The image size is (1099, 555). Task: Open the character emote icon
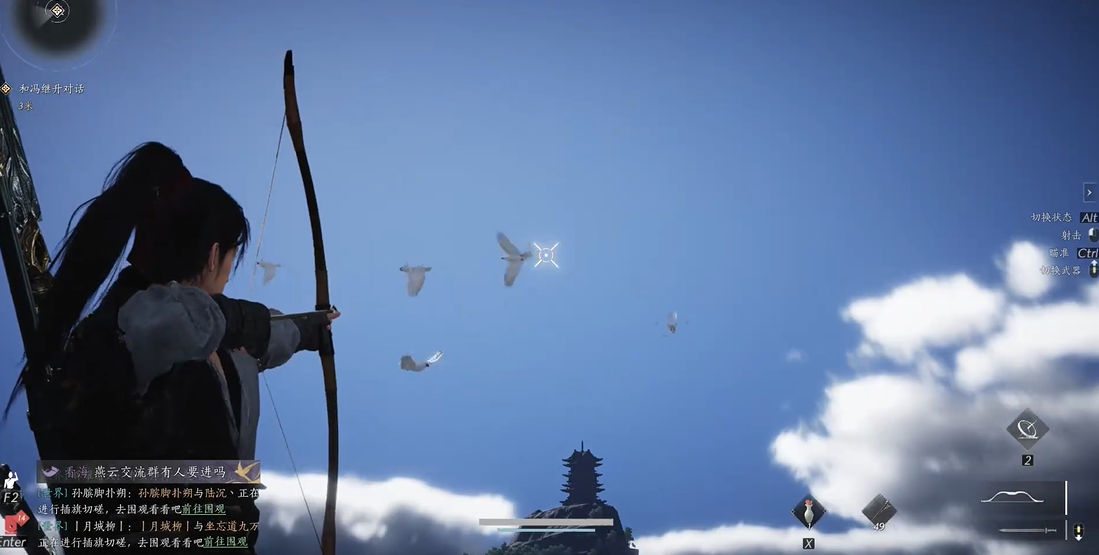[x=11, y=481]
